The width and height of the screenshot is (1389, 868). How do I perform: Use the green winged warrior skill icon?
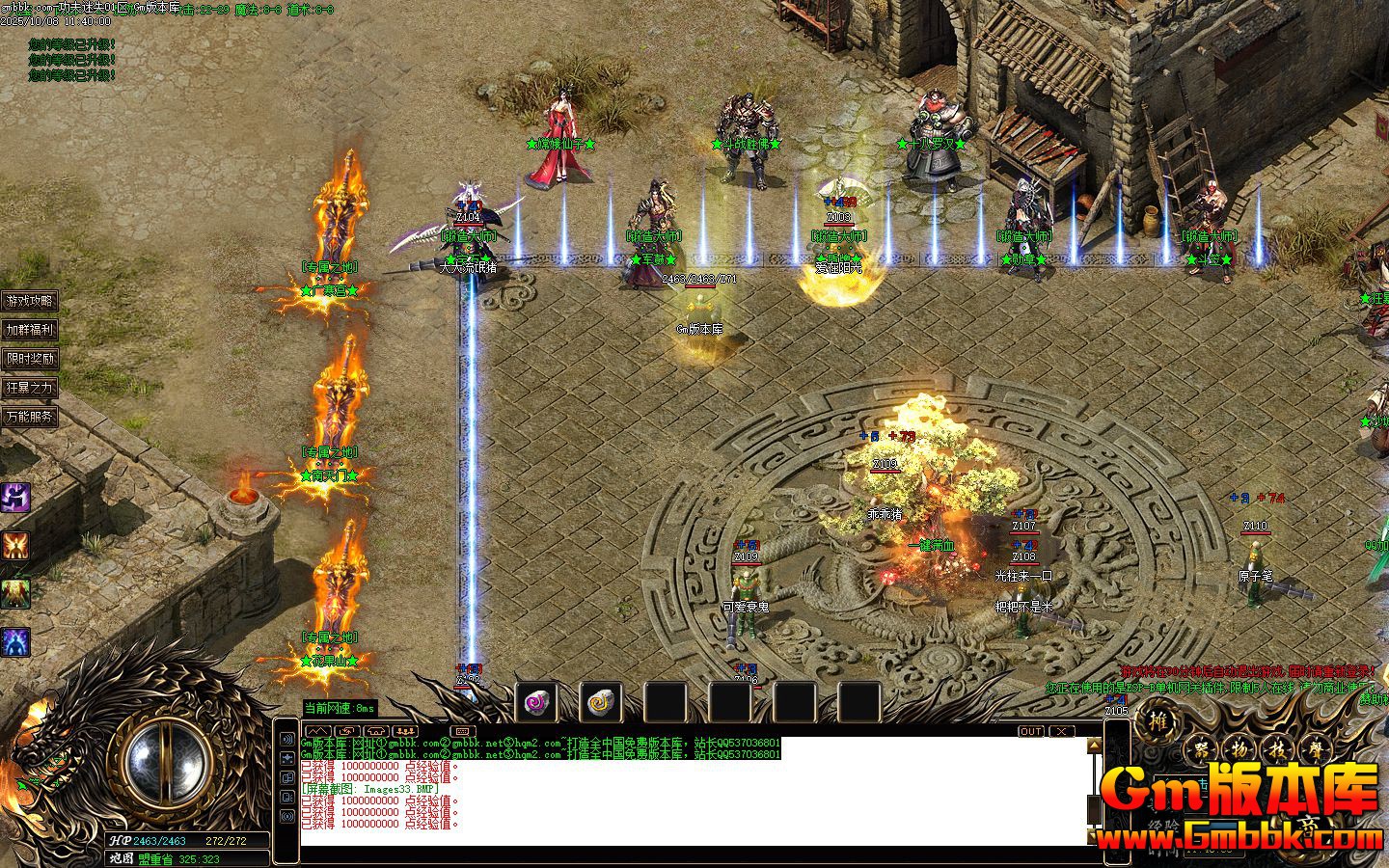[15, 593]
